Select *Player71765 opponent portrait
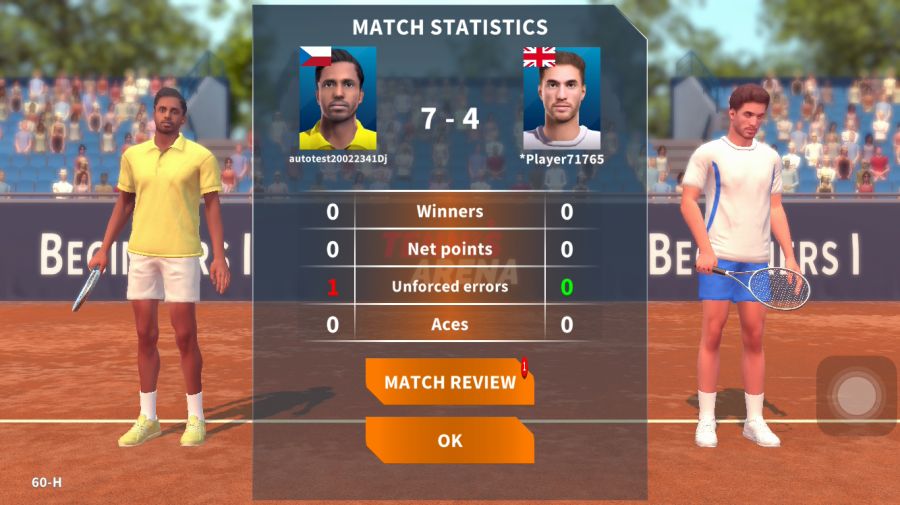 point(561,99)
